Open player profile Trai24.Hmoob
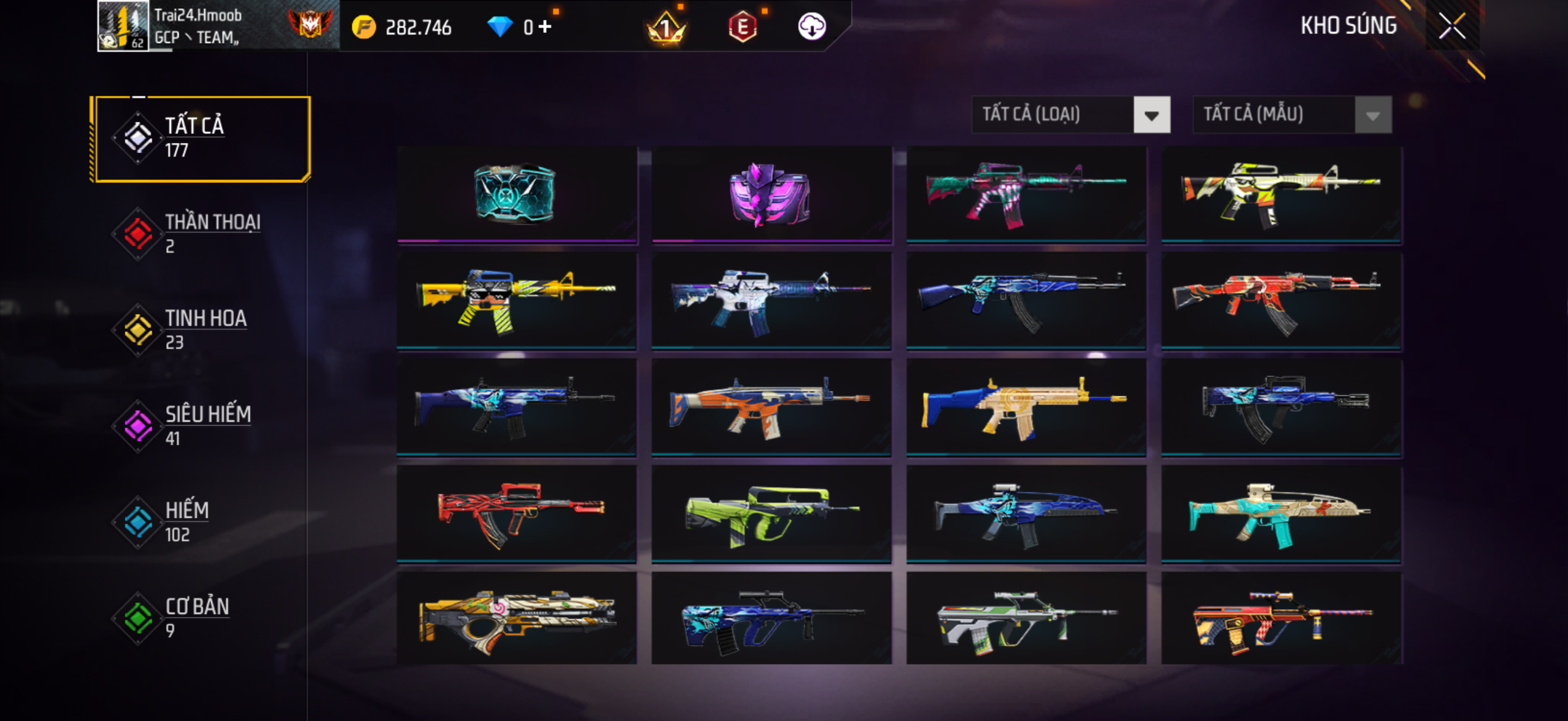This screenshot has height=721, width=1568. [198, 27]
